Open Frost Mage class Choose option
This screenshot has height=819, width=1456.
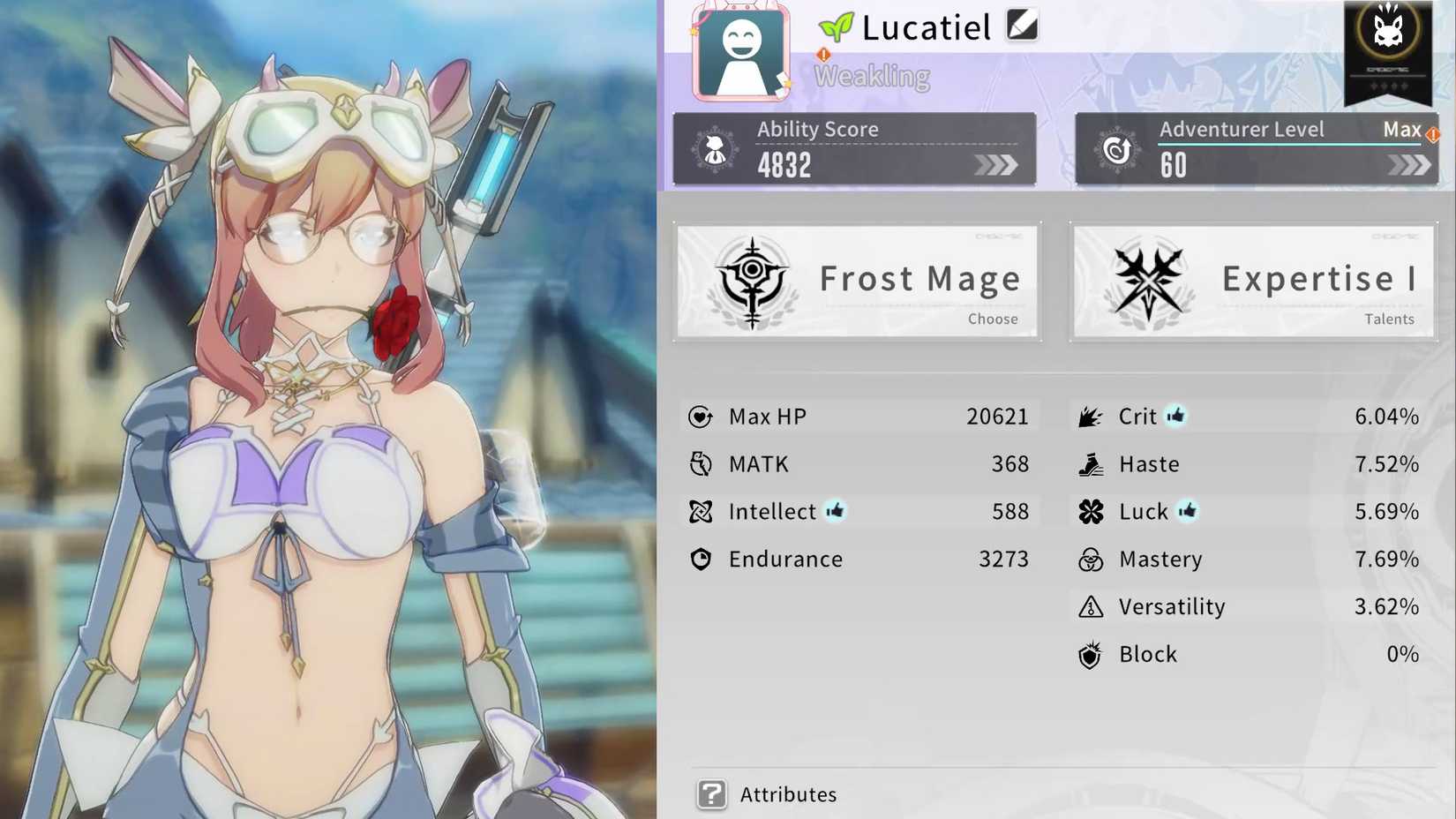point(993,319)
